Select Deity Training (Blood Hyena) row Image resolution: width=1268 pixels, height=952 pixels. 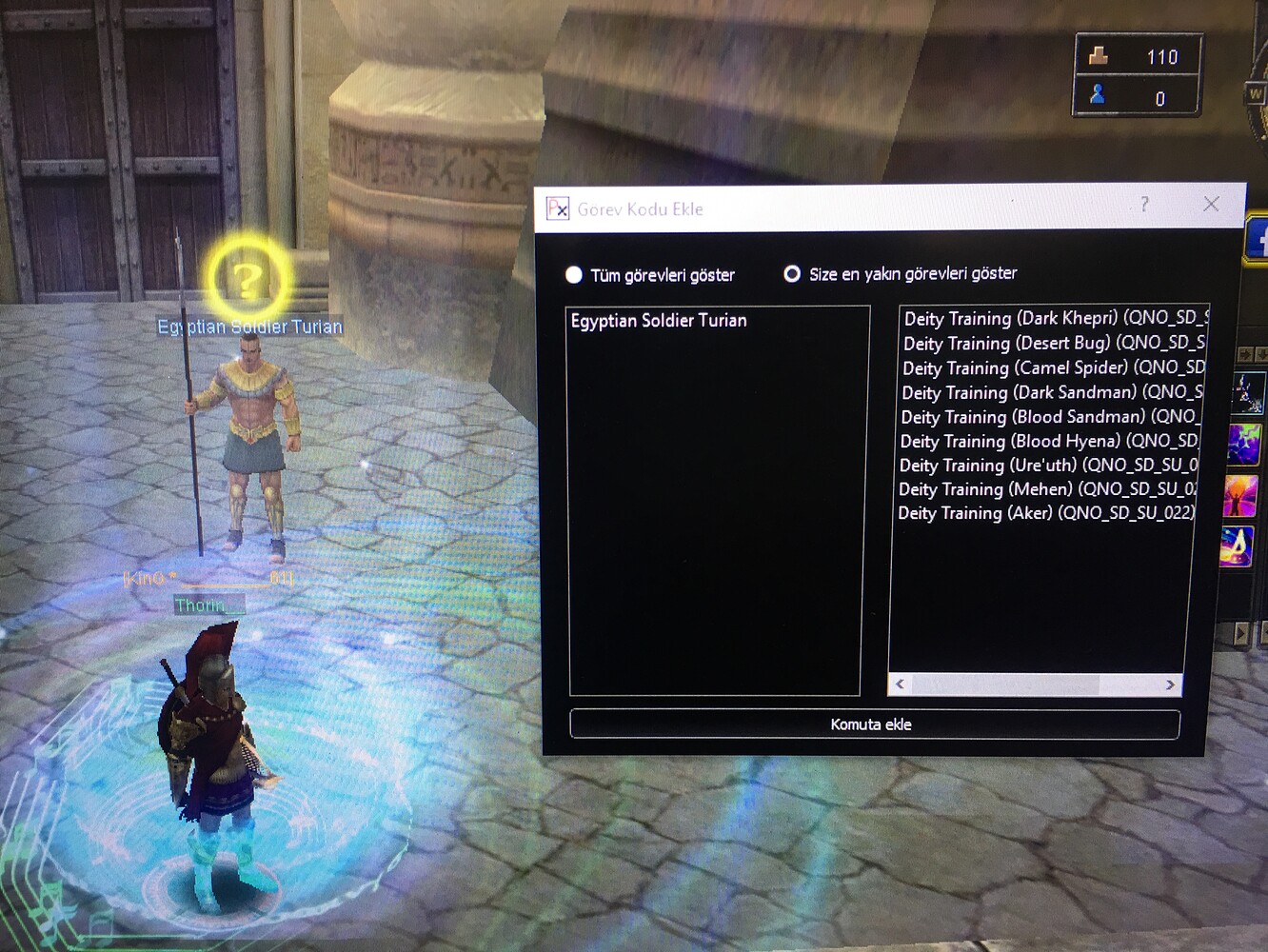1046,441
